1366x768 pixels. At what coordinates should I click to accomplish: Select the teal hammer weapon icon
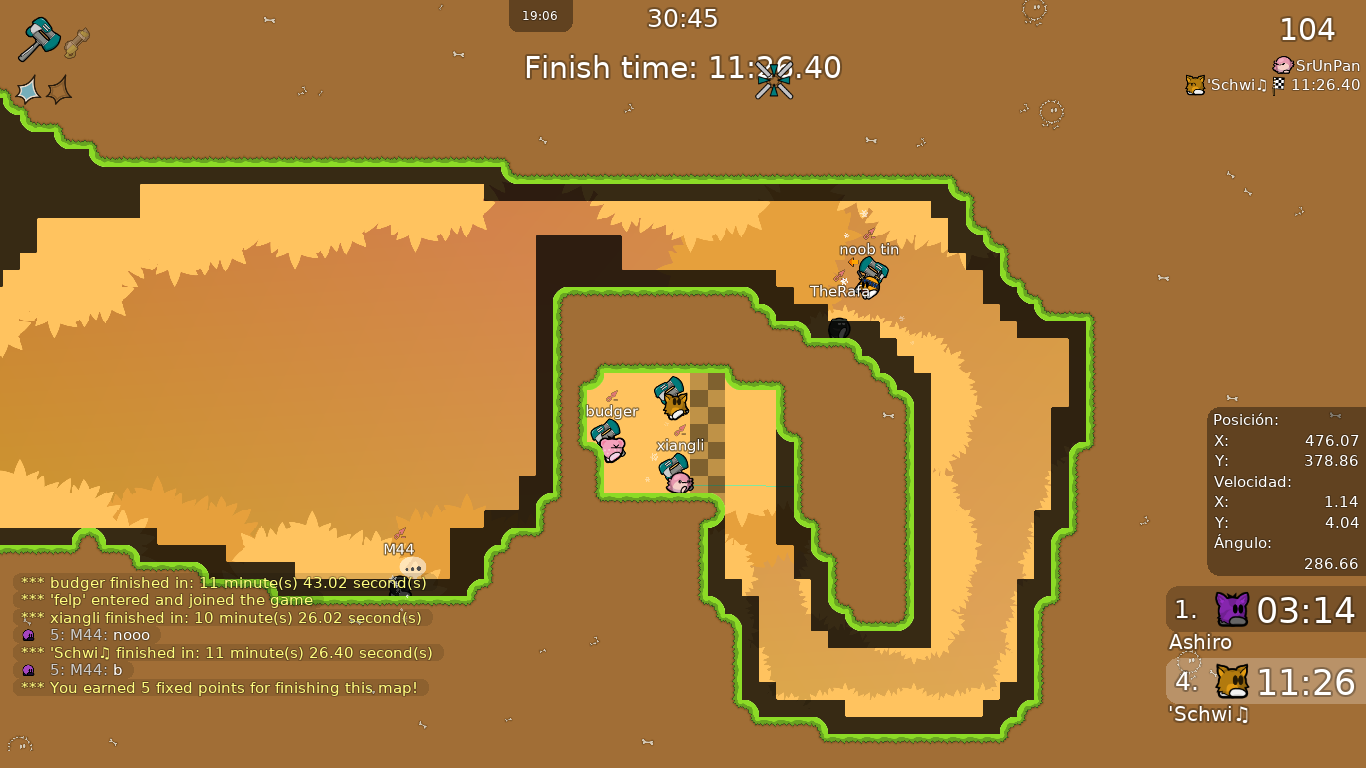tap(39, 39)
